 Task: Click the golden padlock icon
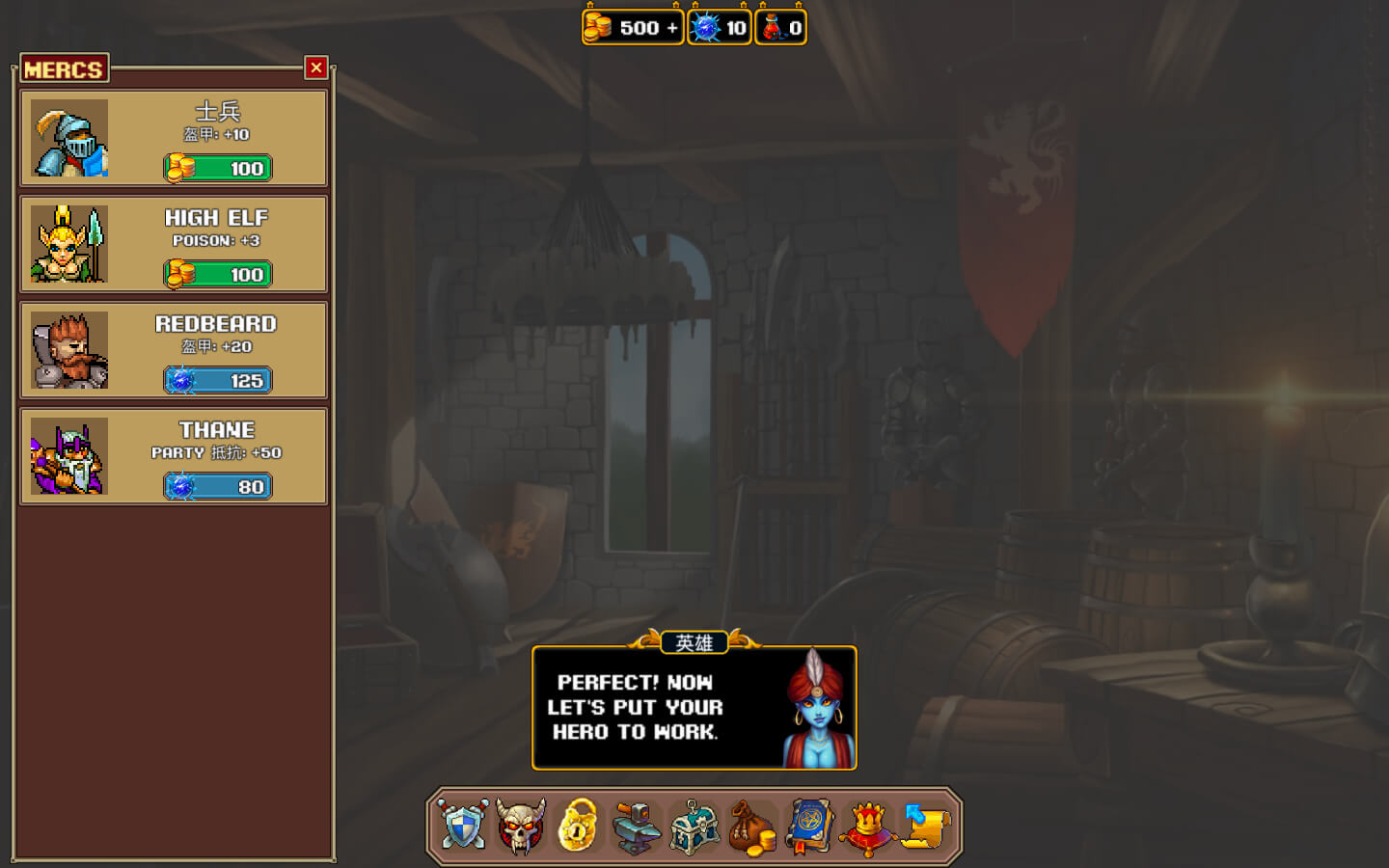tap(578, 827)
